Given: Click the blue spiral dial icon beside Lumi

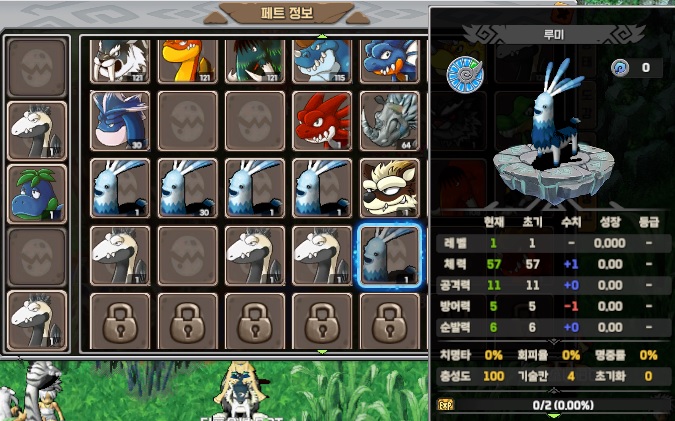Looking at the screenshot, I should (465, 75).
